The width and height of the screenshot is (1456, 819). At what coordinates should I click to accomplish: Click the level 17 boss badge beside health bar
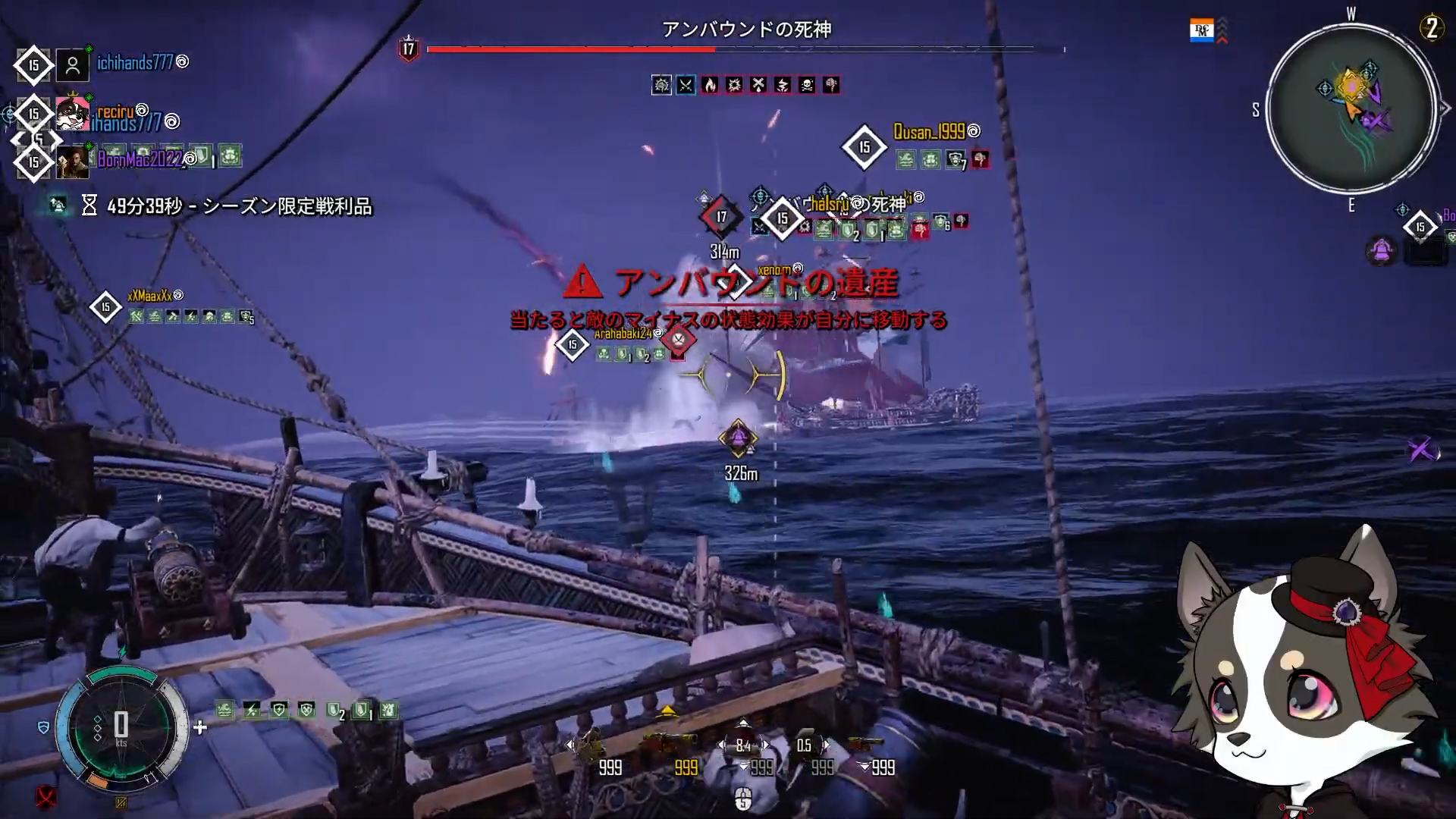409,50
